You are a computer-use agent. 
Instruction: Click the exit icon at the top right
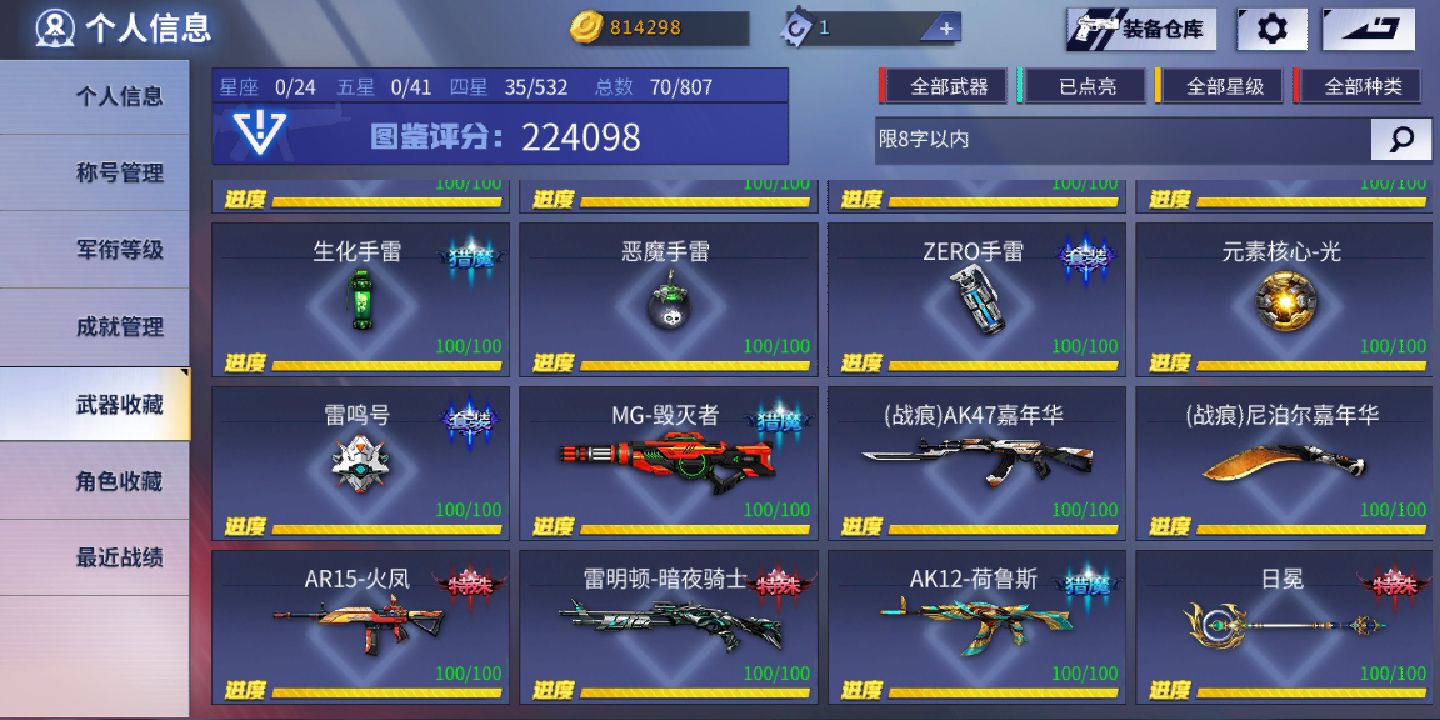pos(1368,28)
